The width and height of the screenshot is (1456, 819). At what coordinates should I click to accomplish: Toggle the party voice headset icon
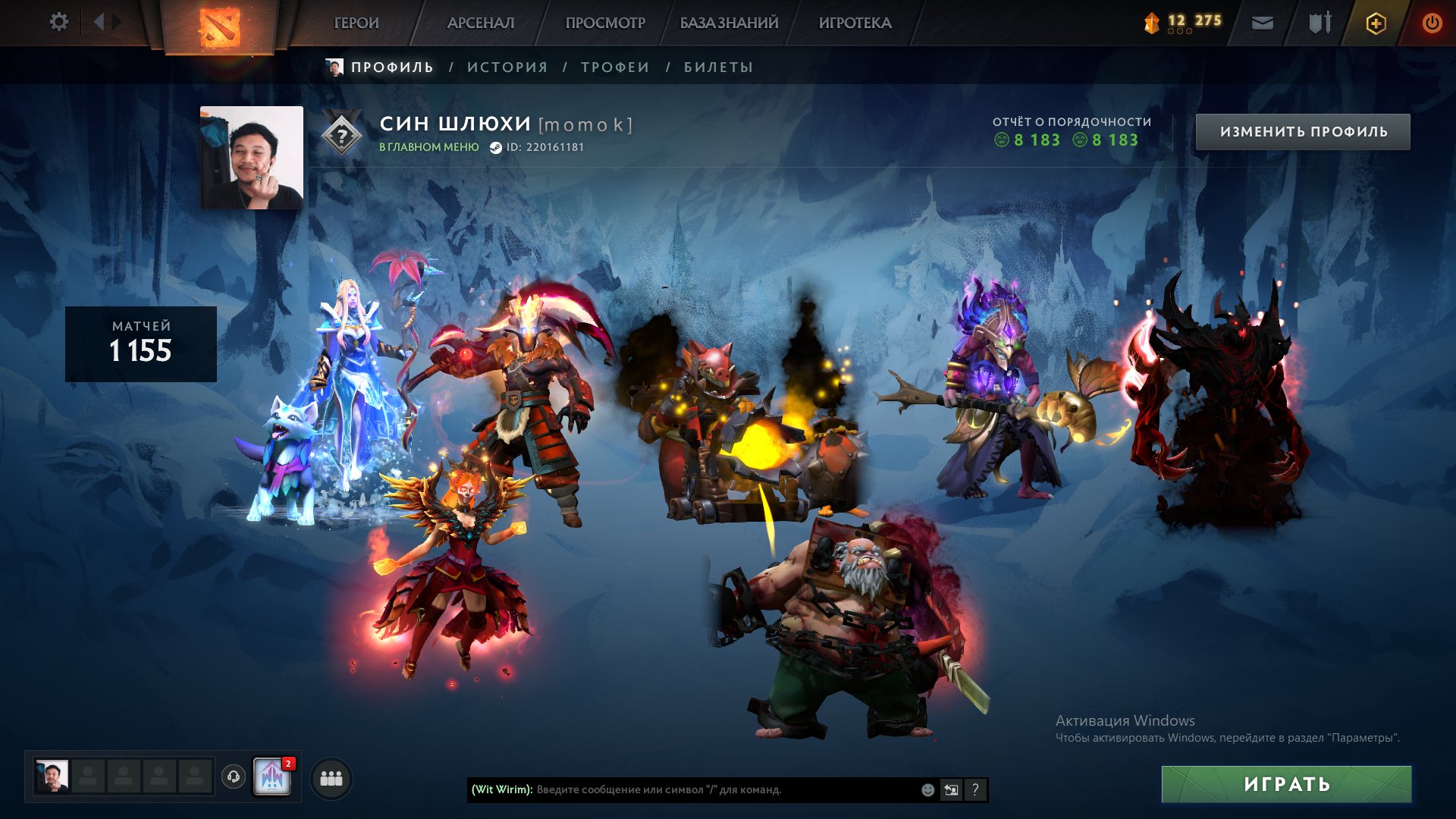pos(234,777)
